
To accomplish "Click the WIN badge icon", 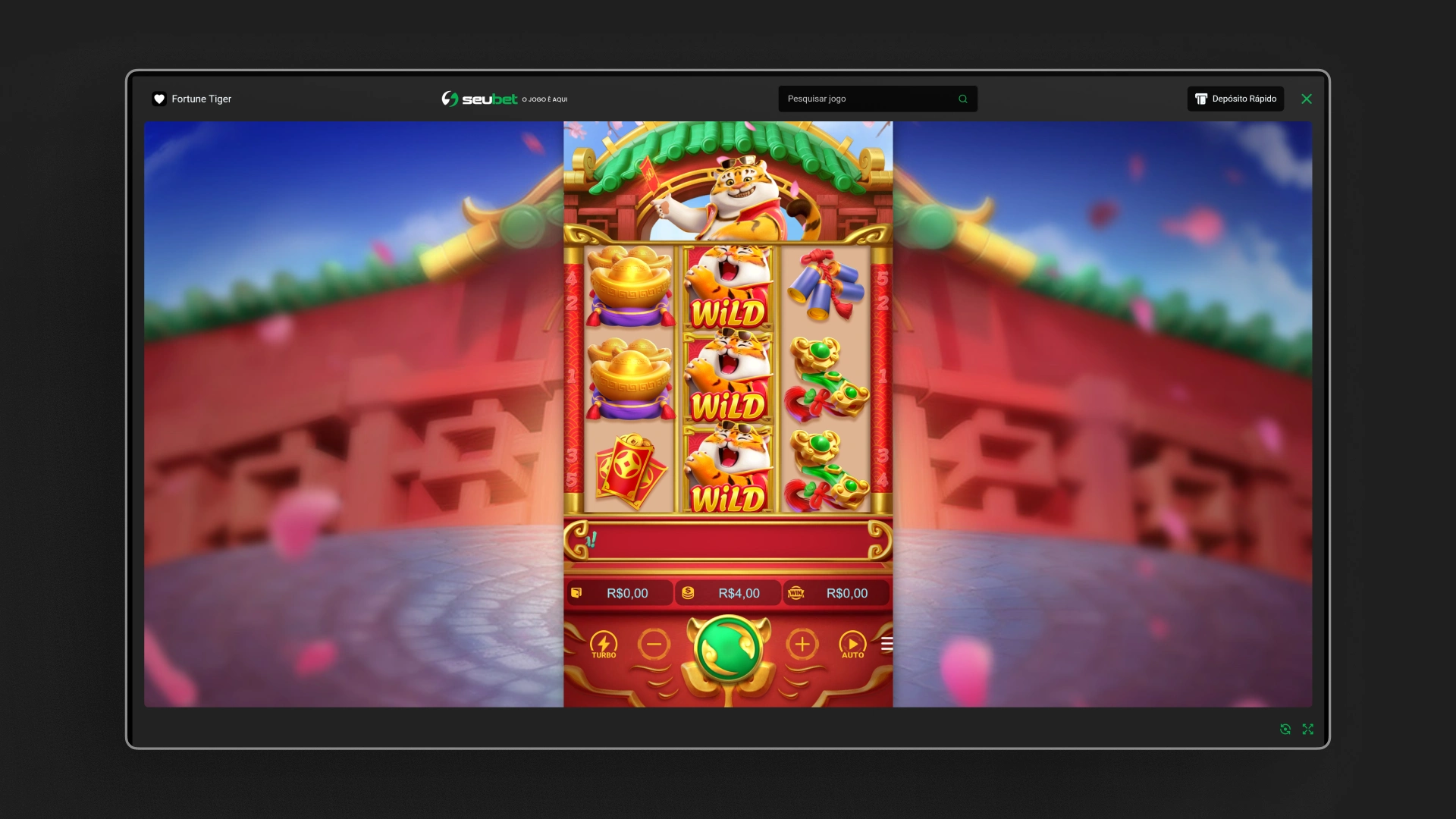I will pos(795,593).
